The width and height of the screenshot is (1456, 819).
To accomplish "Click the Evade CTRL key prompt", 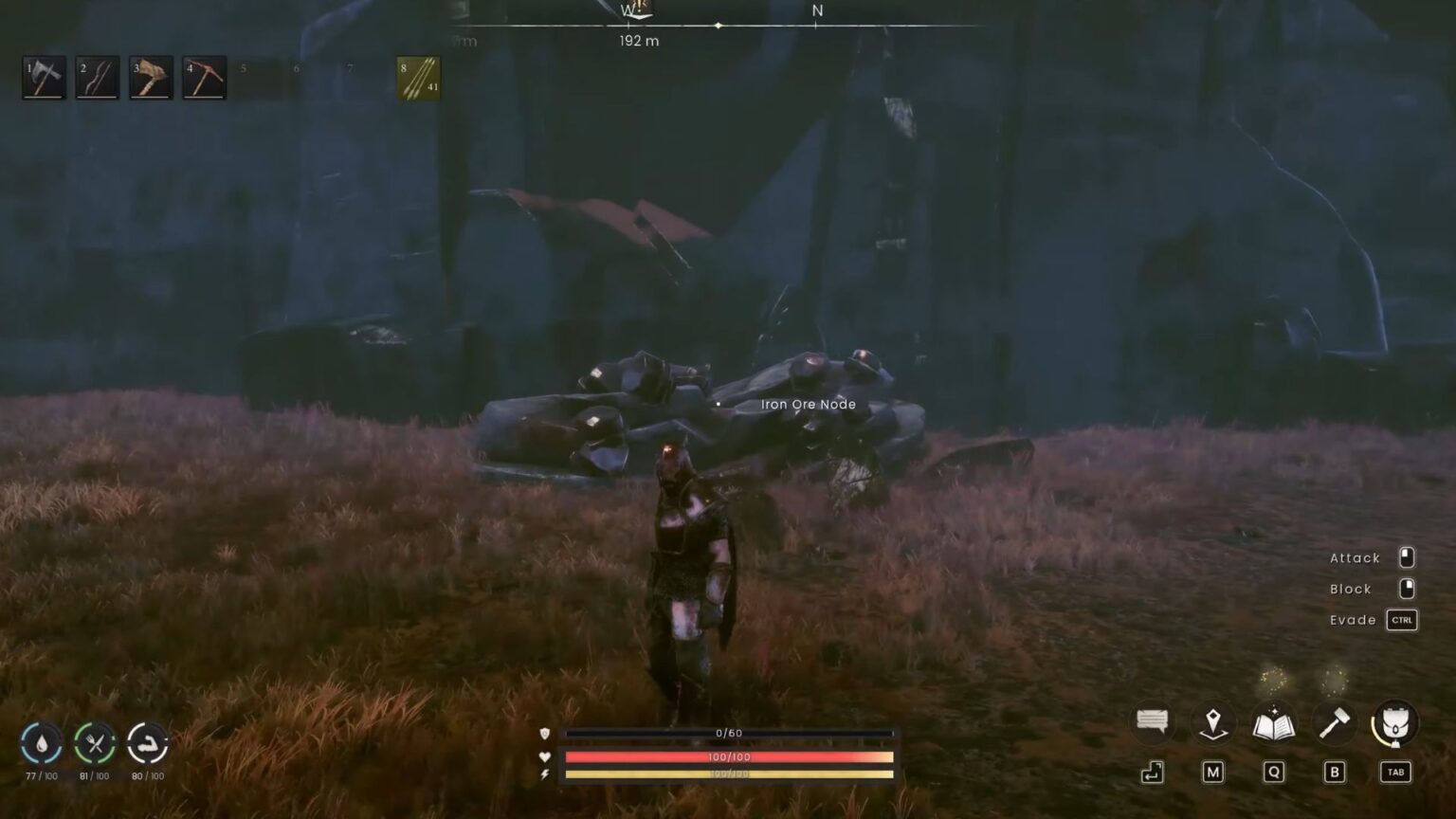I will click(1402, 620).
